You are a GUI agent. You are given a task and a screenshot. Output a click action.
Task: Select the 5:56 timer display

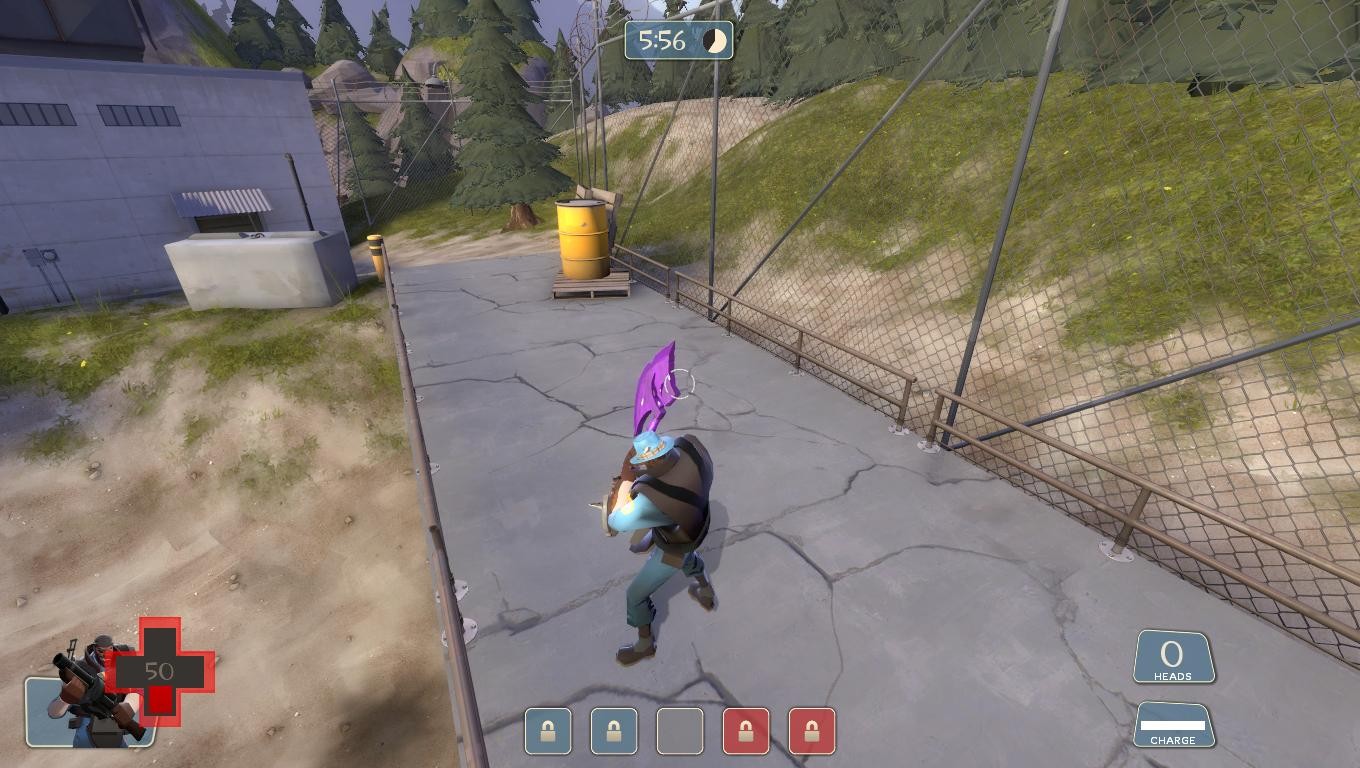coord(663,42)
